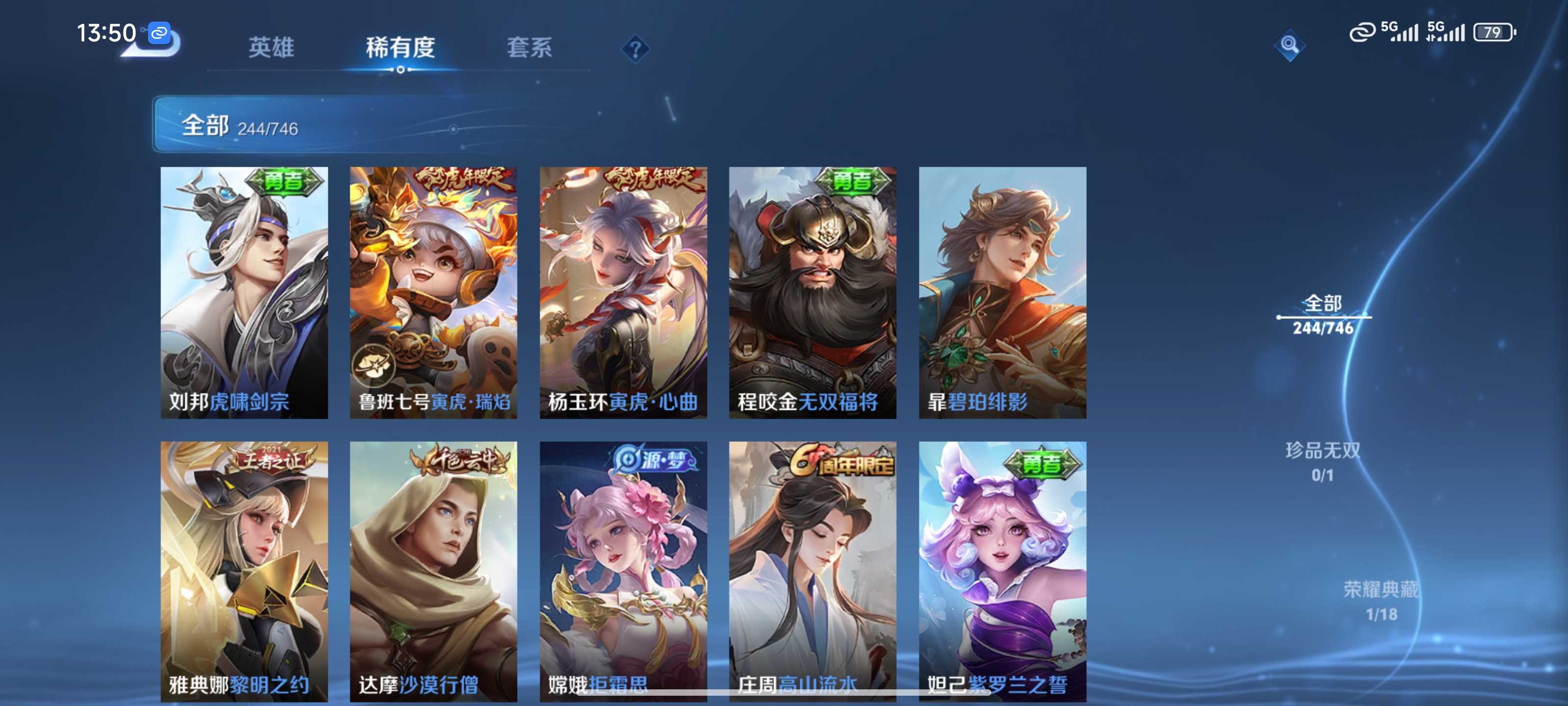Show the 荣耀典藏 rarity category

coord(1380,601)
